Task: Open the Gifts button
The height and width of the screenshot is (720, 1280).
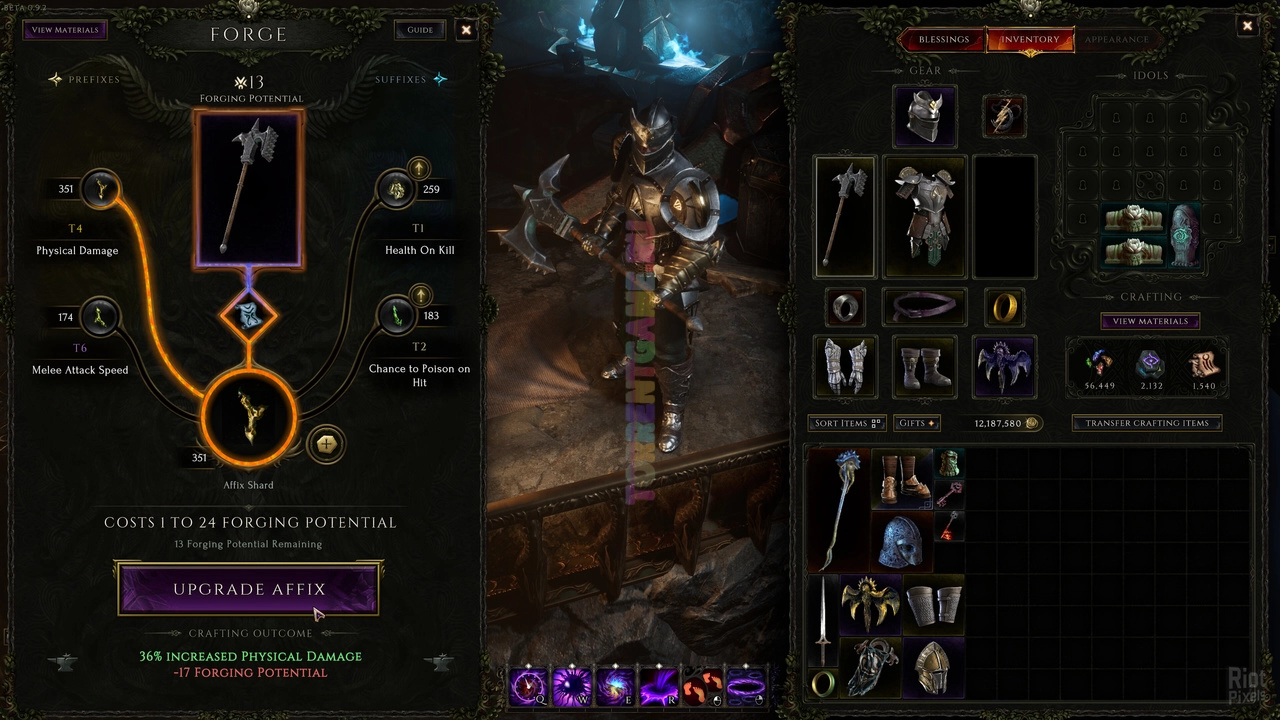Action: click(917, 423)
